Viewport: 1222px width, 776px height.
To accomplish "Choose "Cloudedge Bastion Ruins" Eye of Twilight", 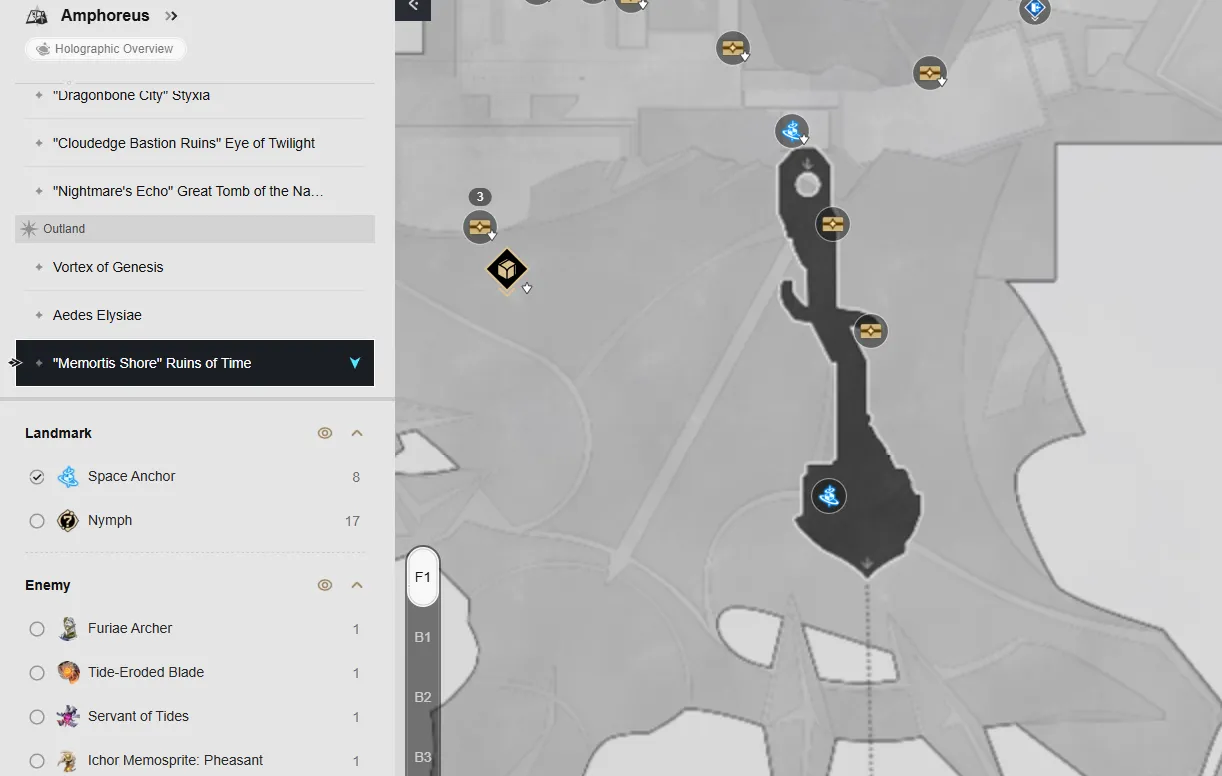I will click(x=184, y=143).
